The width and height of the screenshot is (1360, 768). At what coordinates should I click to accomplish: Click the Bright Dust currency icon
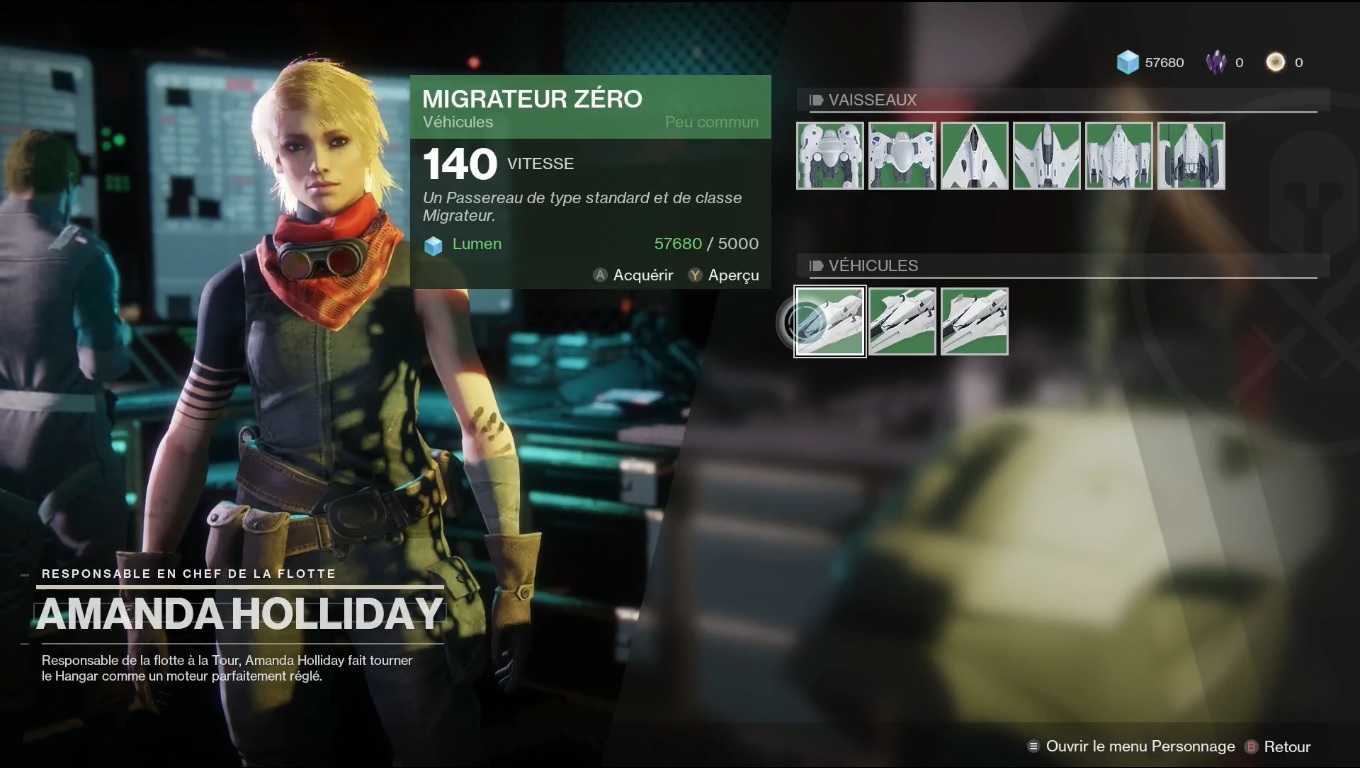coord(1274,61)
